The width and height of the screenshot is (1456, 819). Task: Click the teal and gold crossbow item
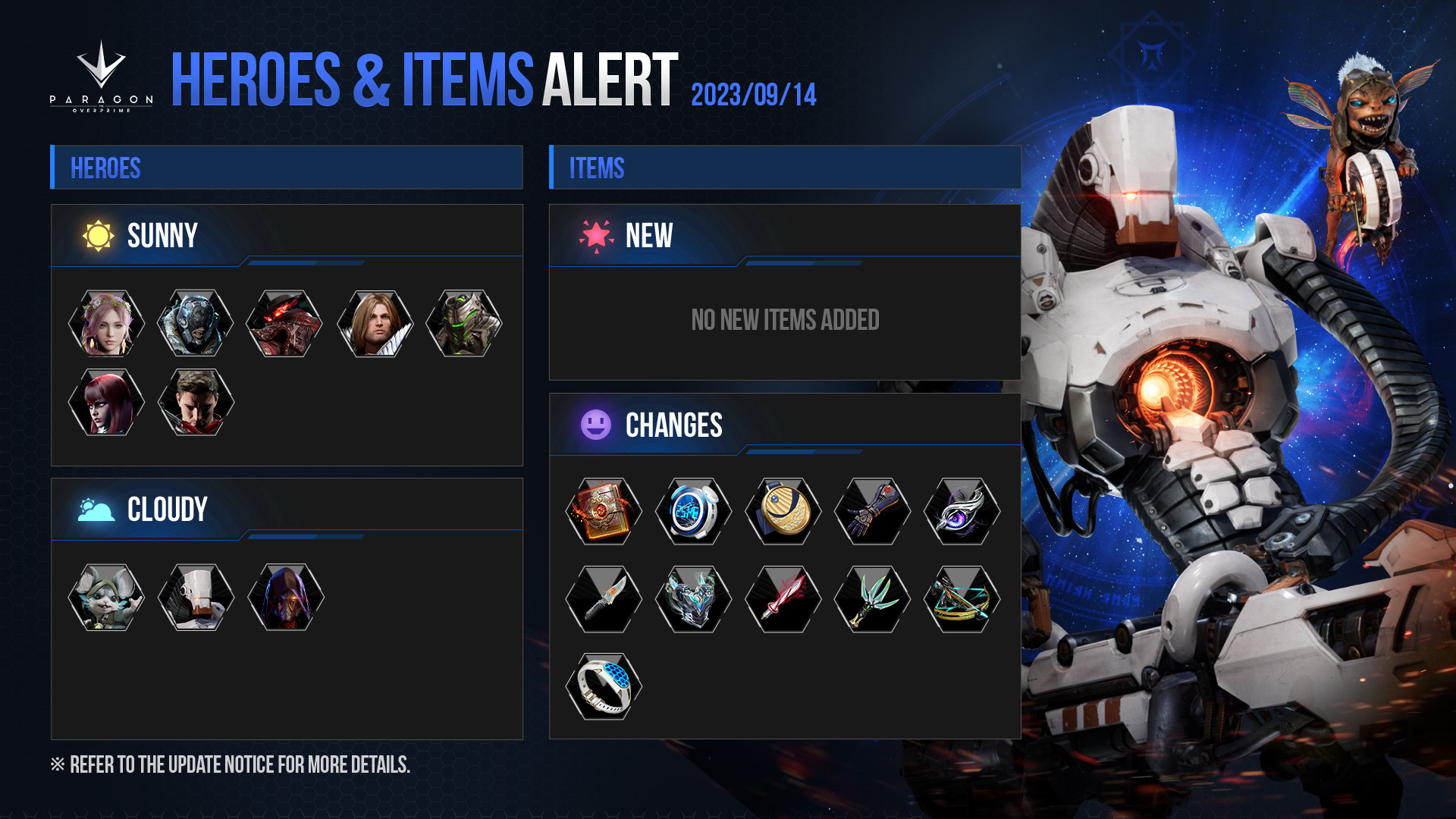[962, 599]
